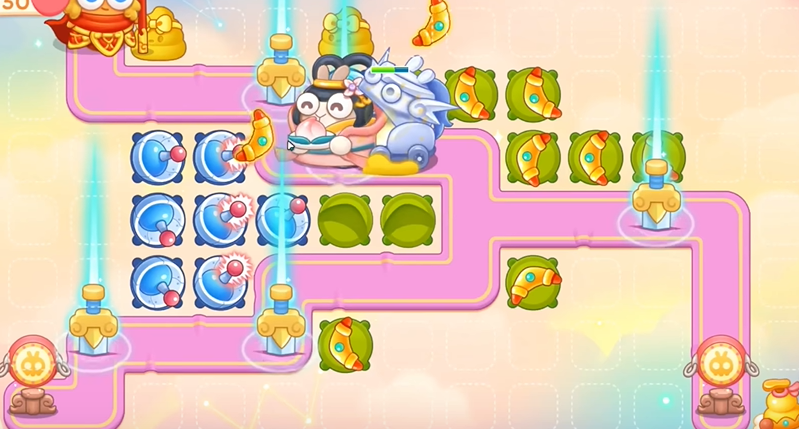Select the lone boomerang tower under the right path bend

point(533,283)
